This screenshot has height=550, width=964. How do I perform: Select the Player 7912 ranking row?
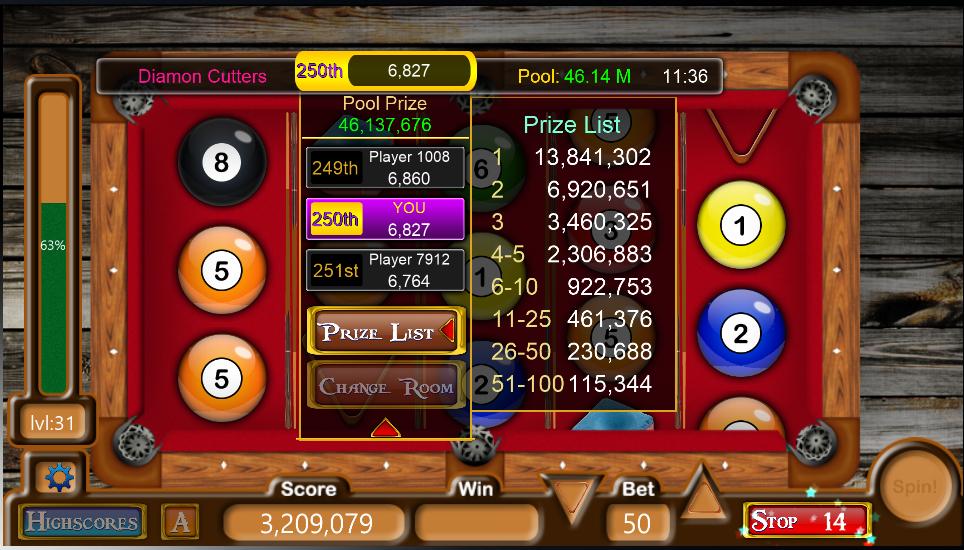click(x=385, y=270)
